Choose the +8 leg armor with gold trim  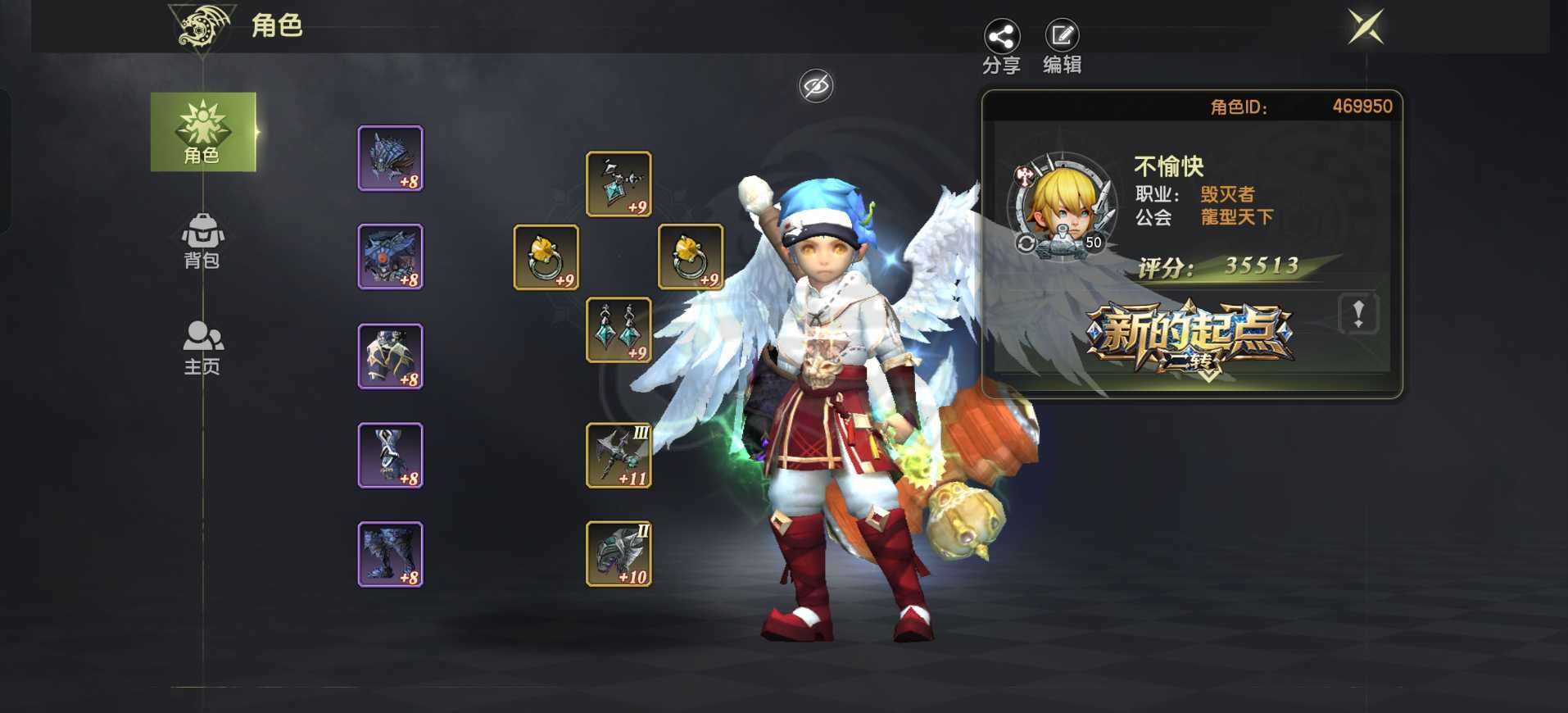tap(391, 356)
